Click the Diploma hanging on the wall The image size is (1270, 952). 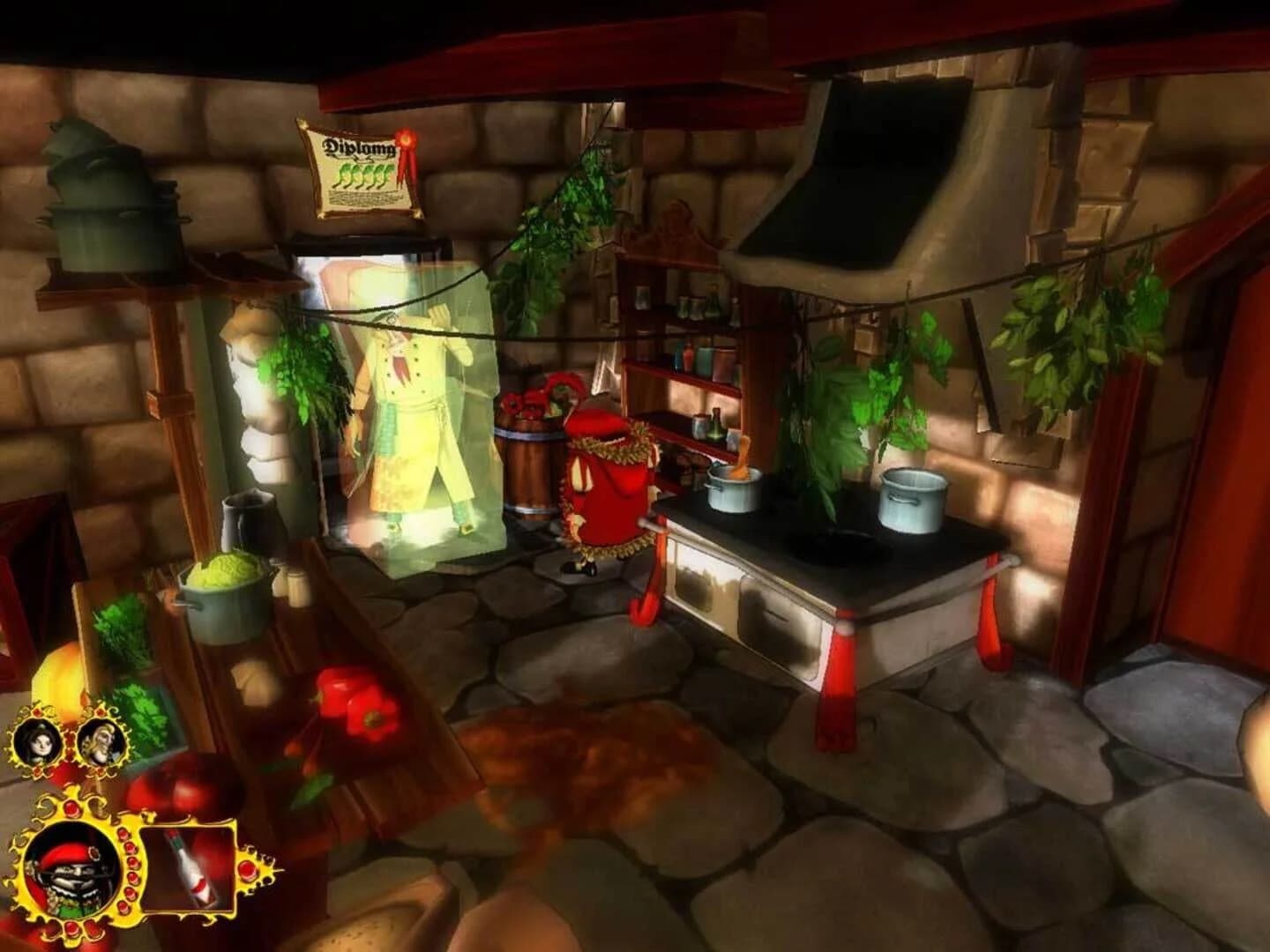[x=361, y=172]
